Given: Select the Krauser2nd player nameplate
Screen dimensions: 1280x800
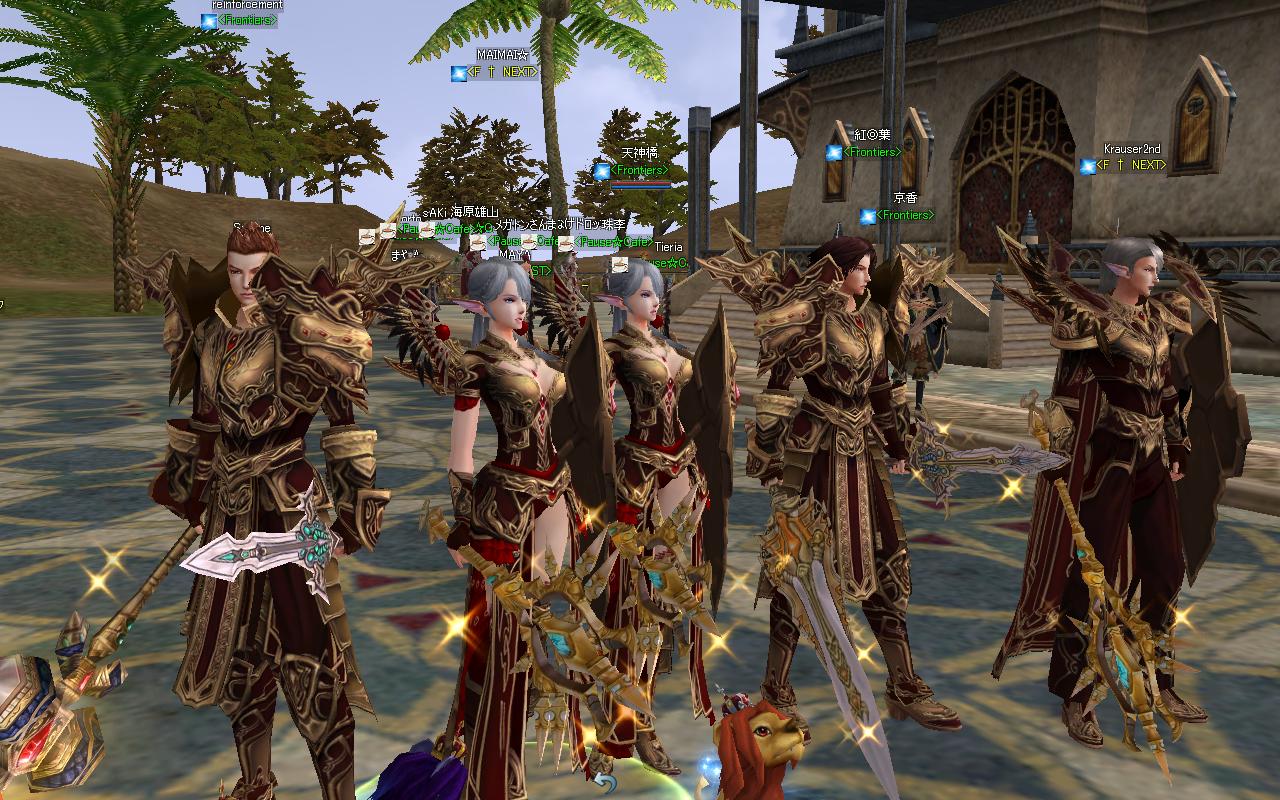Looking at the screenshot, I should [1131, 149].
